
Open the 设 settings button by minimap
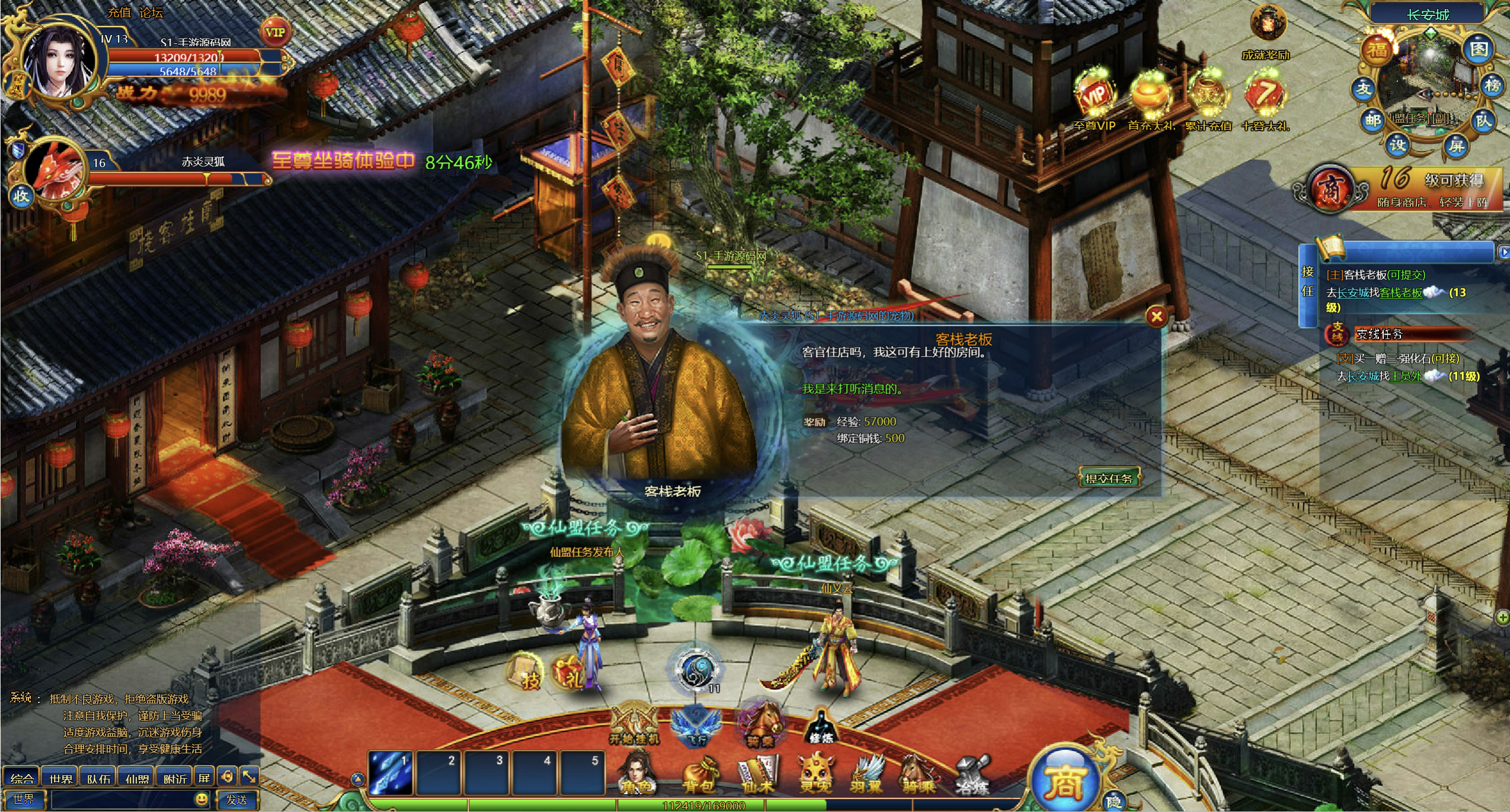pyautogui.click(x=1397, y=145)
